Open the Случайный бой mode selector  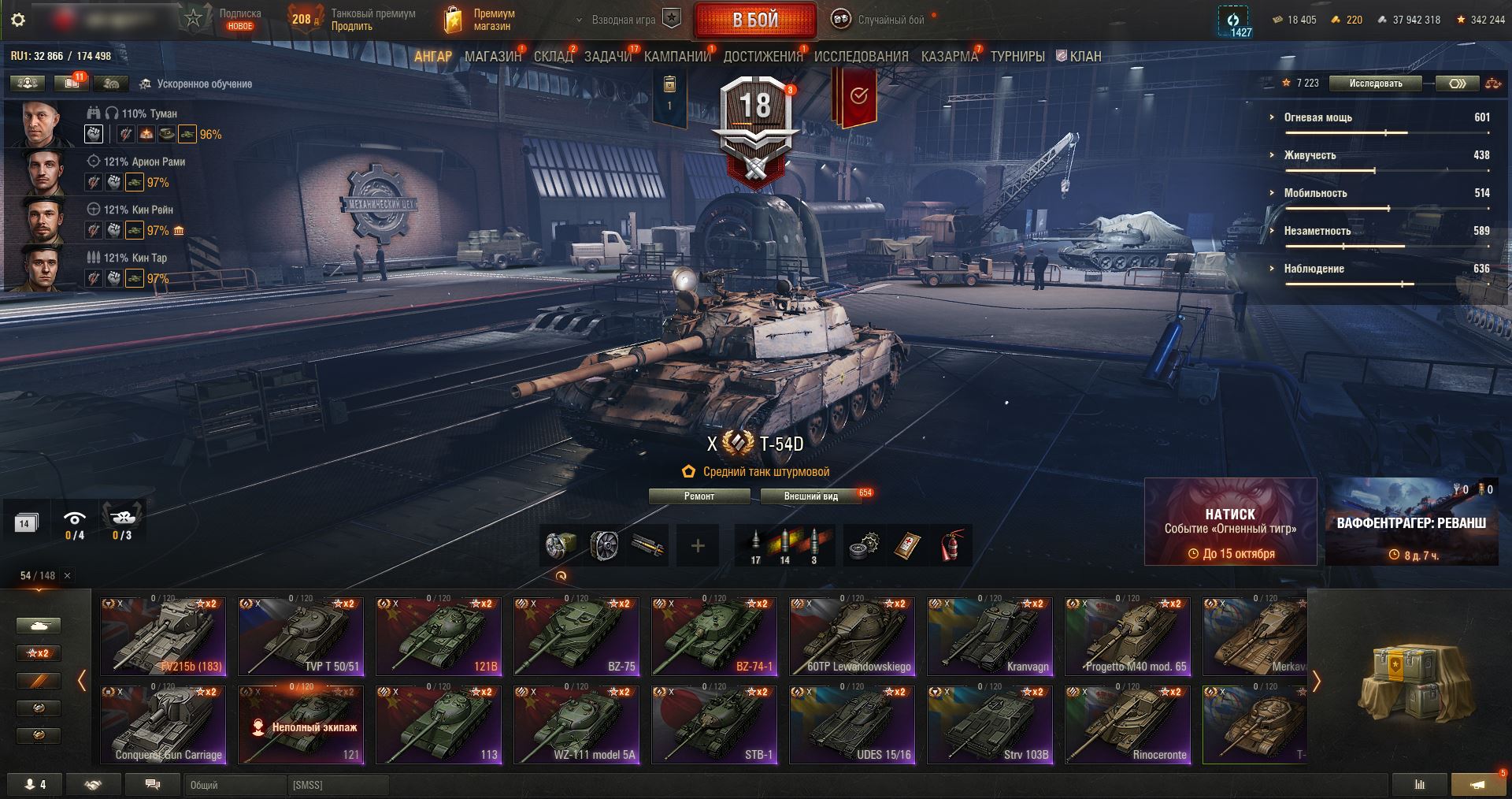pyautogui.click(x=882, y=20)
